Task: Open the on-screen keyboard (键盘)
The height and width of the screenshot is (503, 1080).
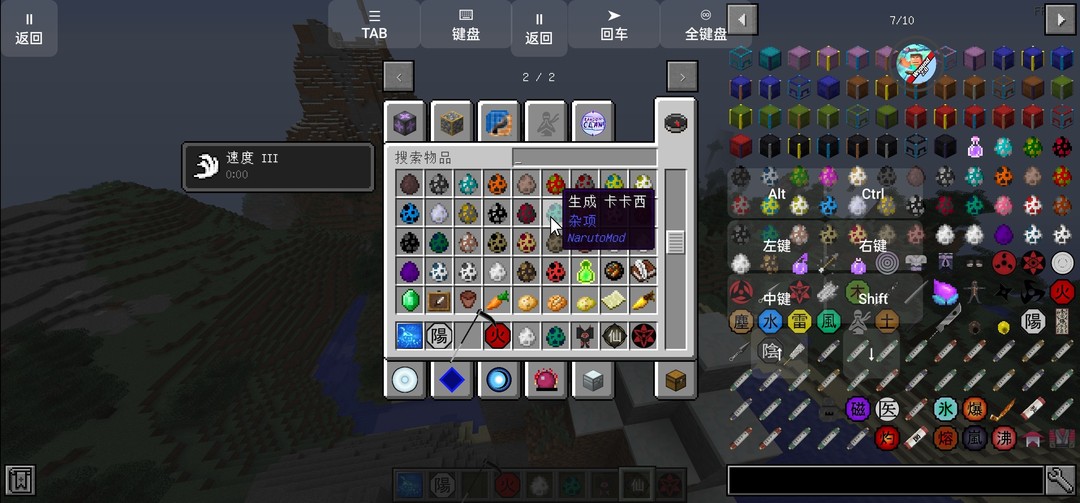Action: coord(465,24)
